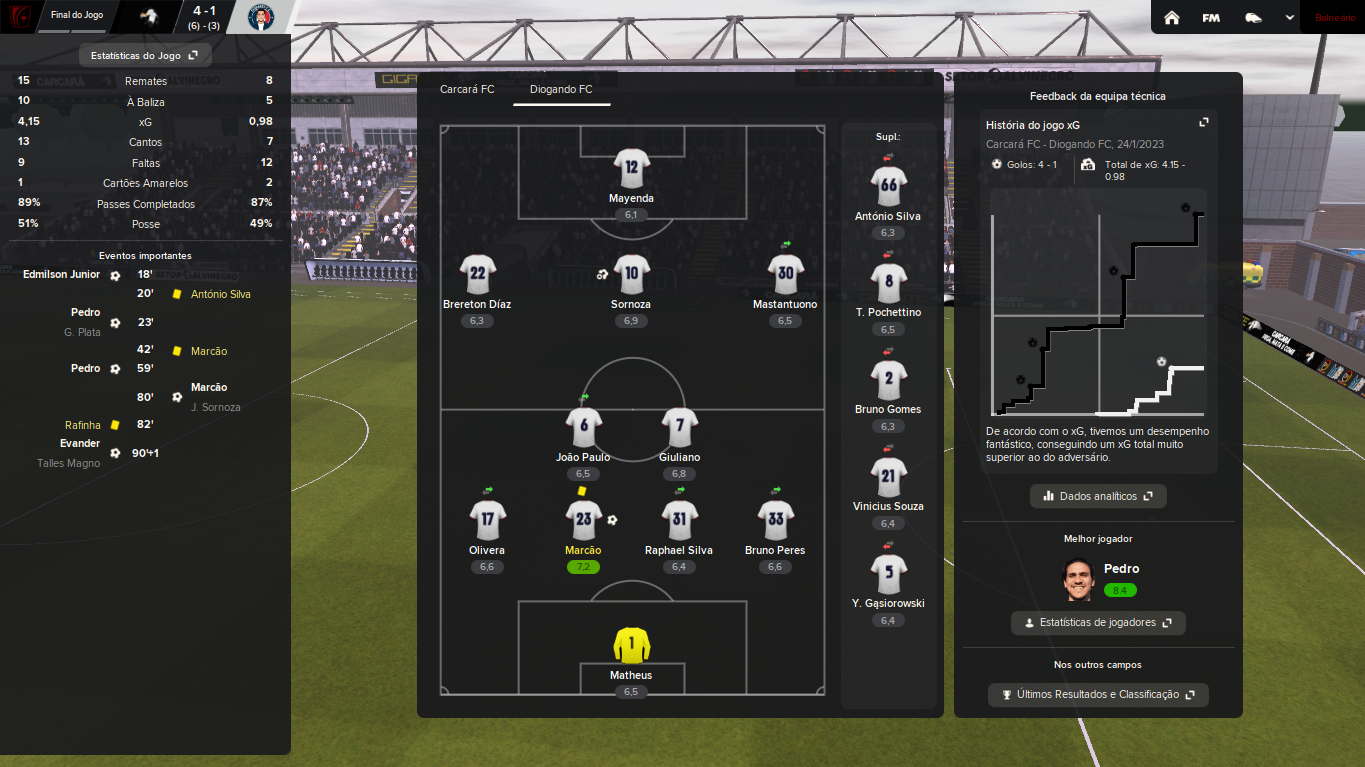
Task: Open the dropdown arrow in top bar
Action: tap(1290, 17)
